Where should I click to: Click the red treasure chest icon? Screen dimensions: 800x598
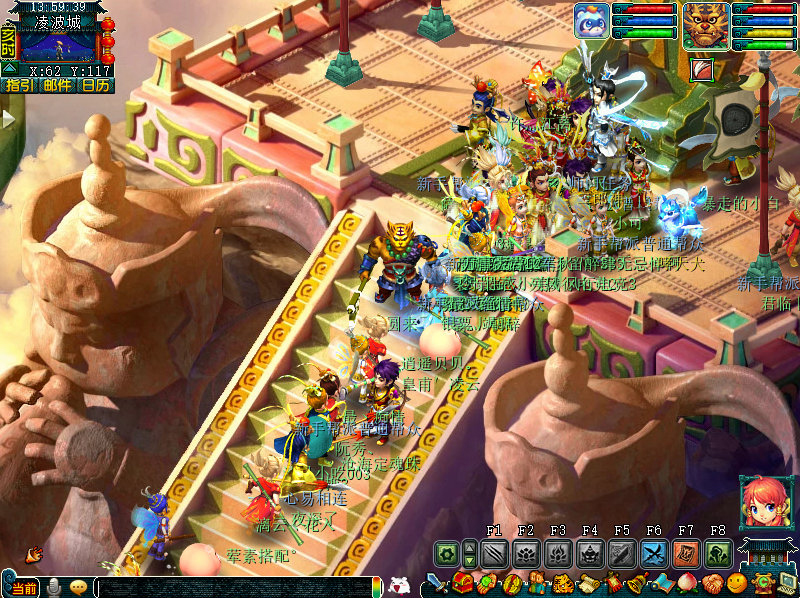[x=463, y=583]
